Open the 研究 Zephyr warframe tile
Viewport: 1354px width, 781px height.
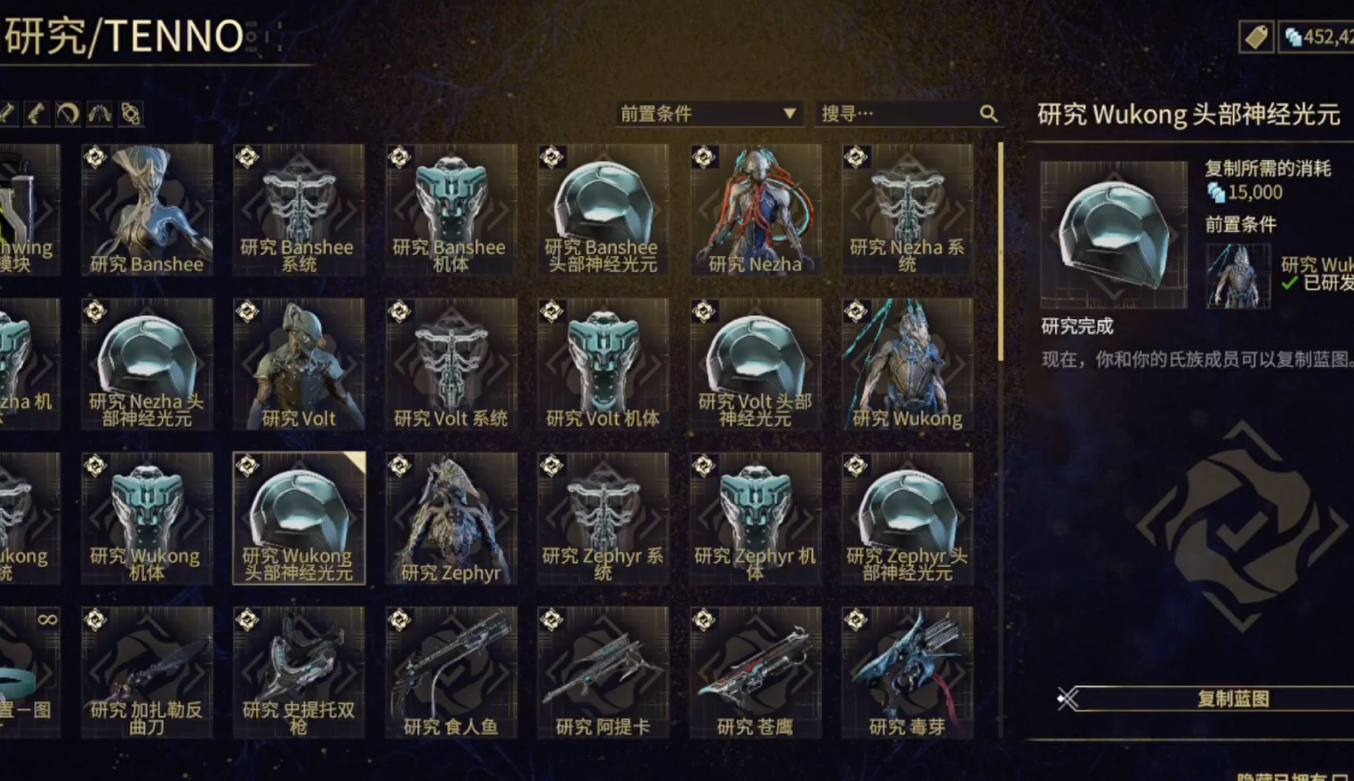pos(451,518)
